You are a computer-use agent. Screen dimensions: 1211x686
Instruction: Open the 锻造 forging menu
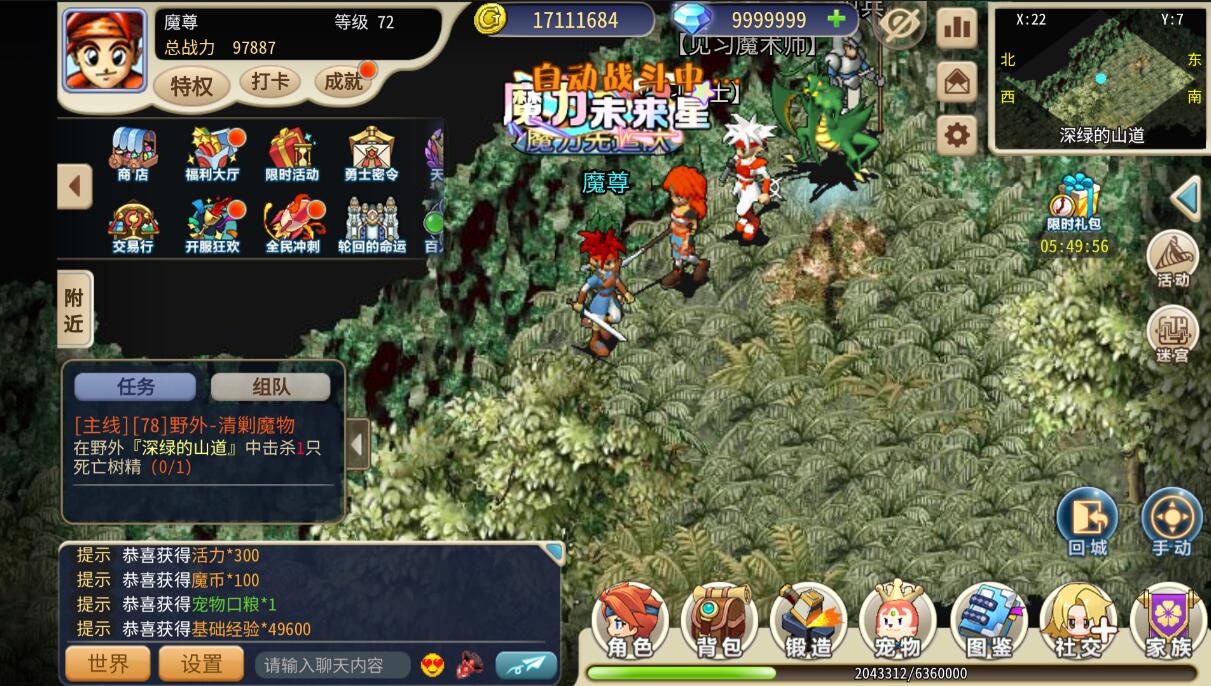tap(808, 620)
